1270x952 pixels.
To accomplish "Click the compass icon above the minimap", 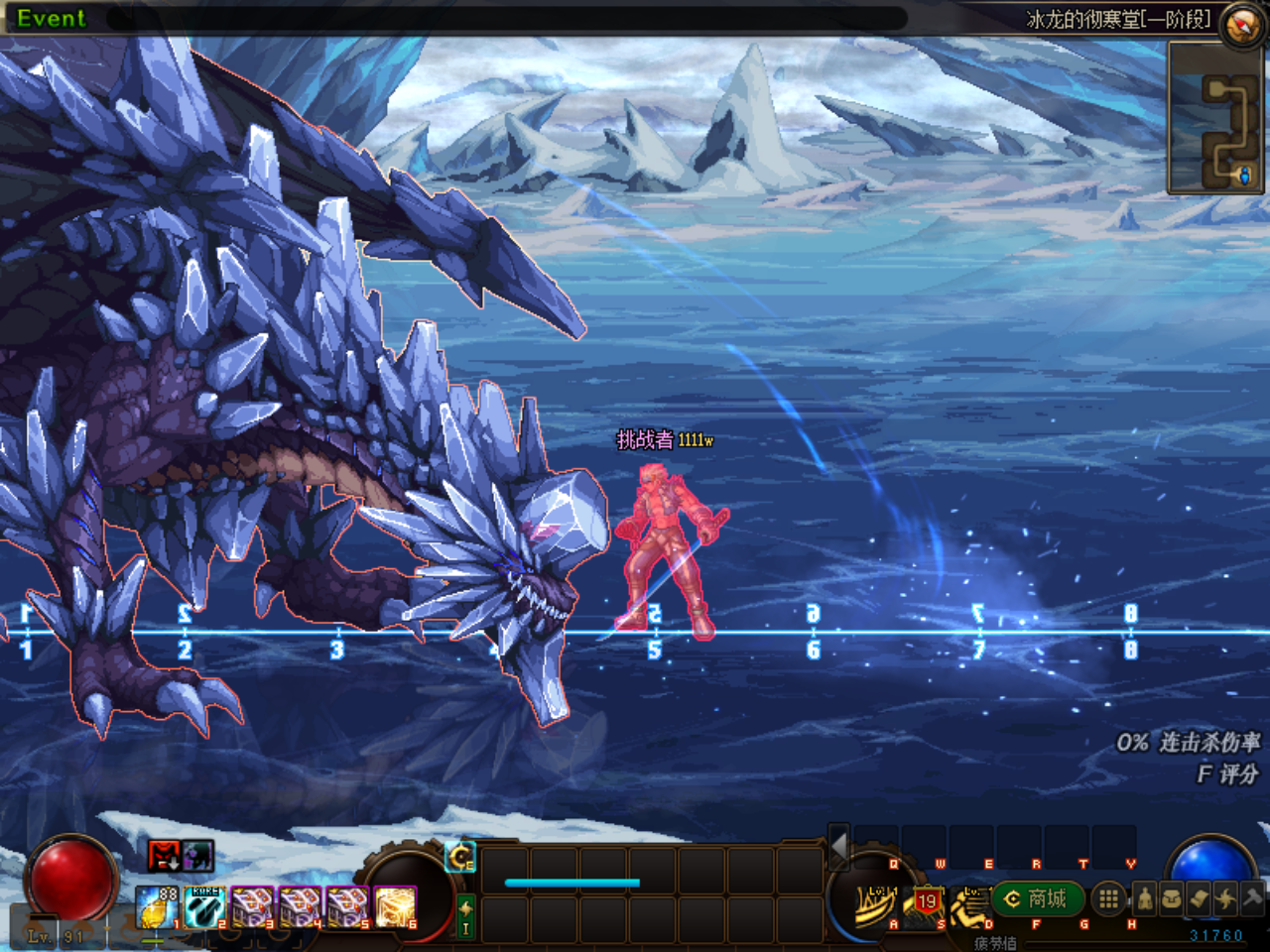I will pos(1240,25).
